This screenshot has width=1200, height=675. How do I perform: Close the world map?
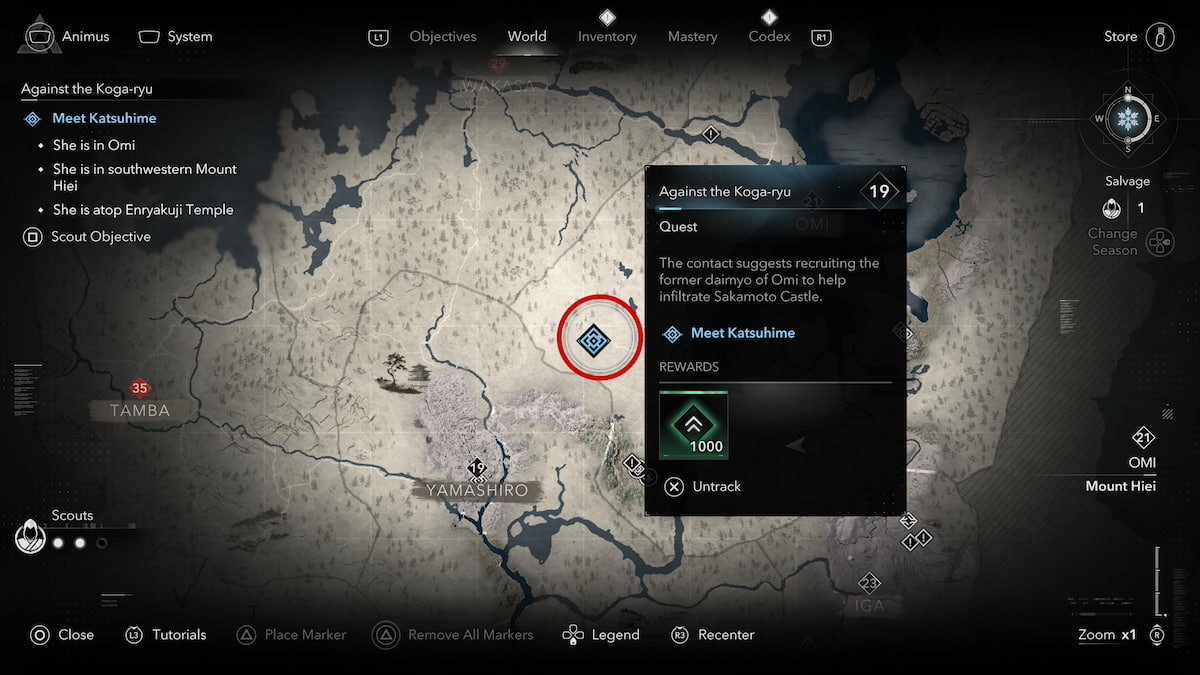[63, 635]
